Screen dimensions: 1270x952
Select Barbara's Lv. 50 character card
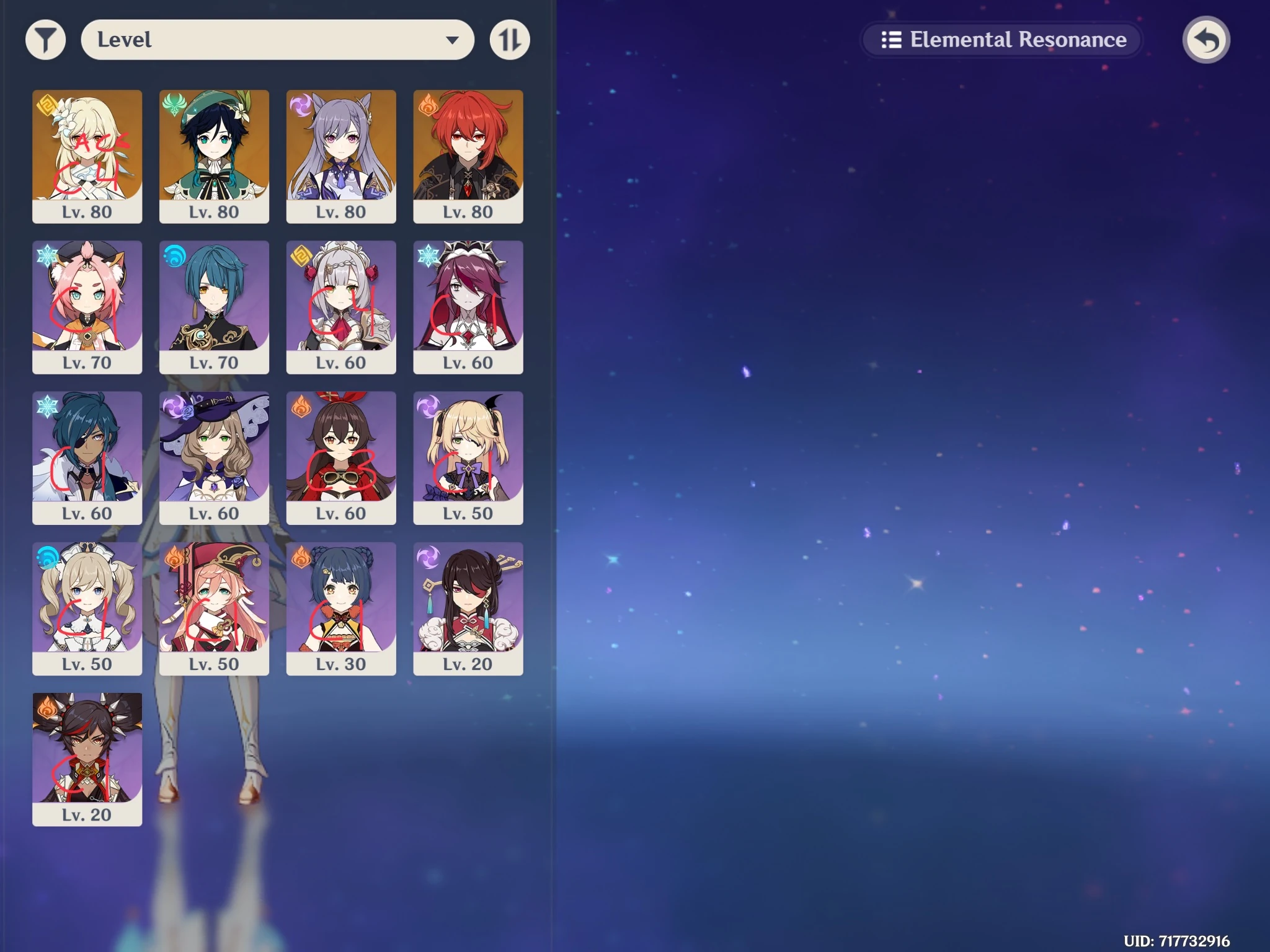click(87, 609)
